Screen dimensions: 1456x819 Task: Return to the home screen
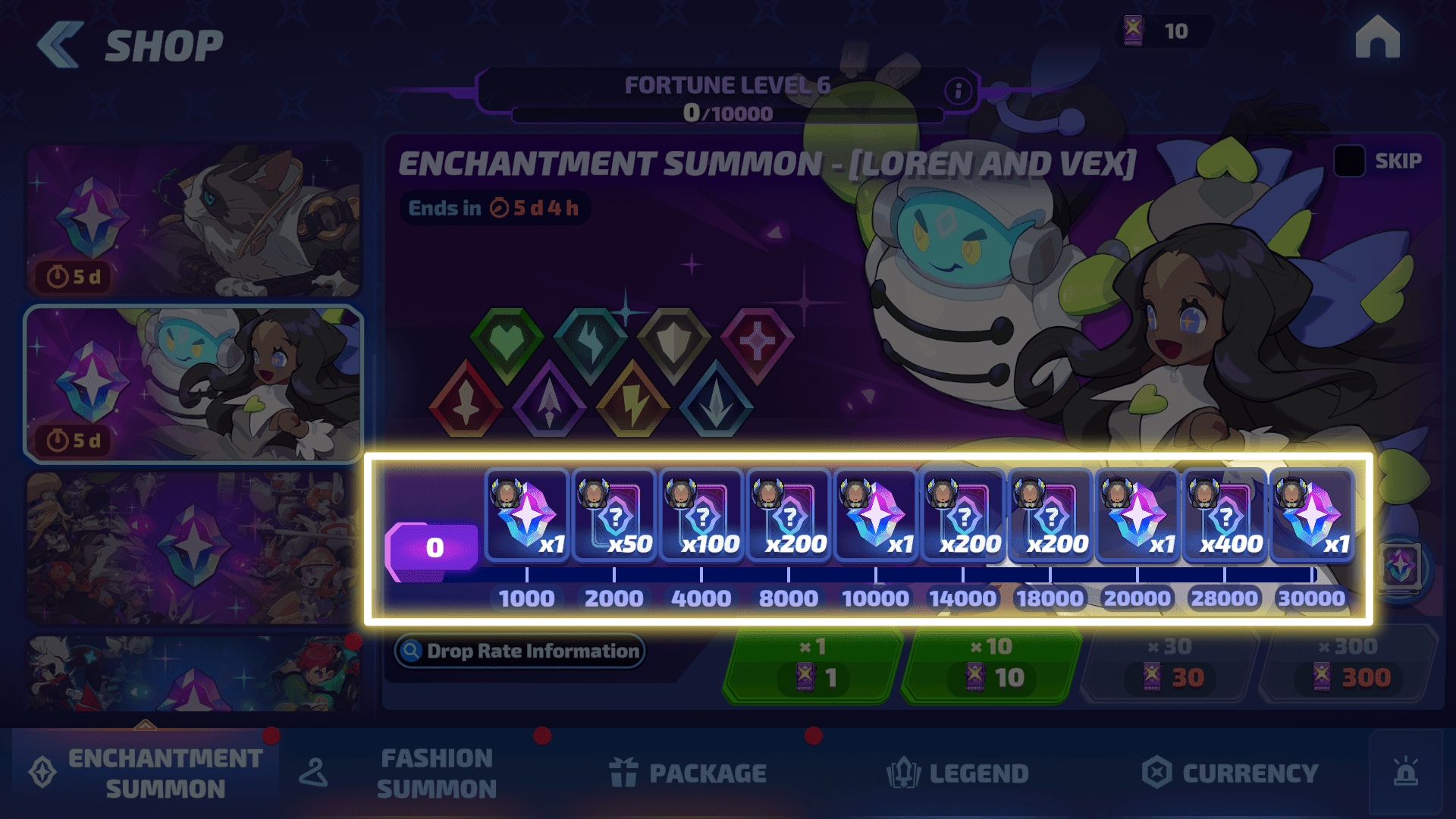tap(1377, 38)
